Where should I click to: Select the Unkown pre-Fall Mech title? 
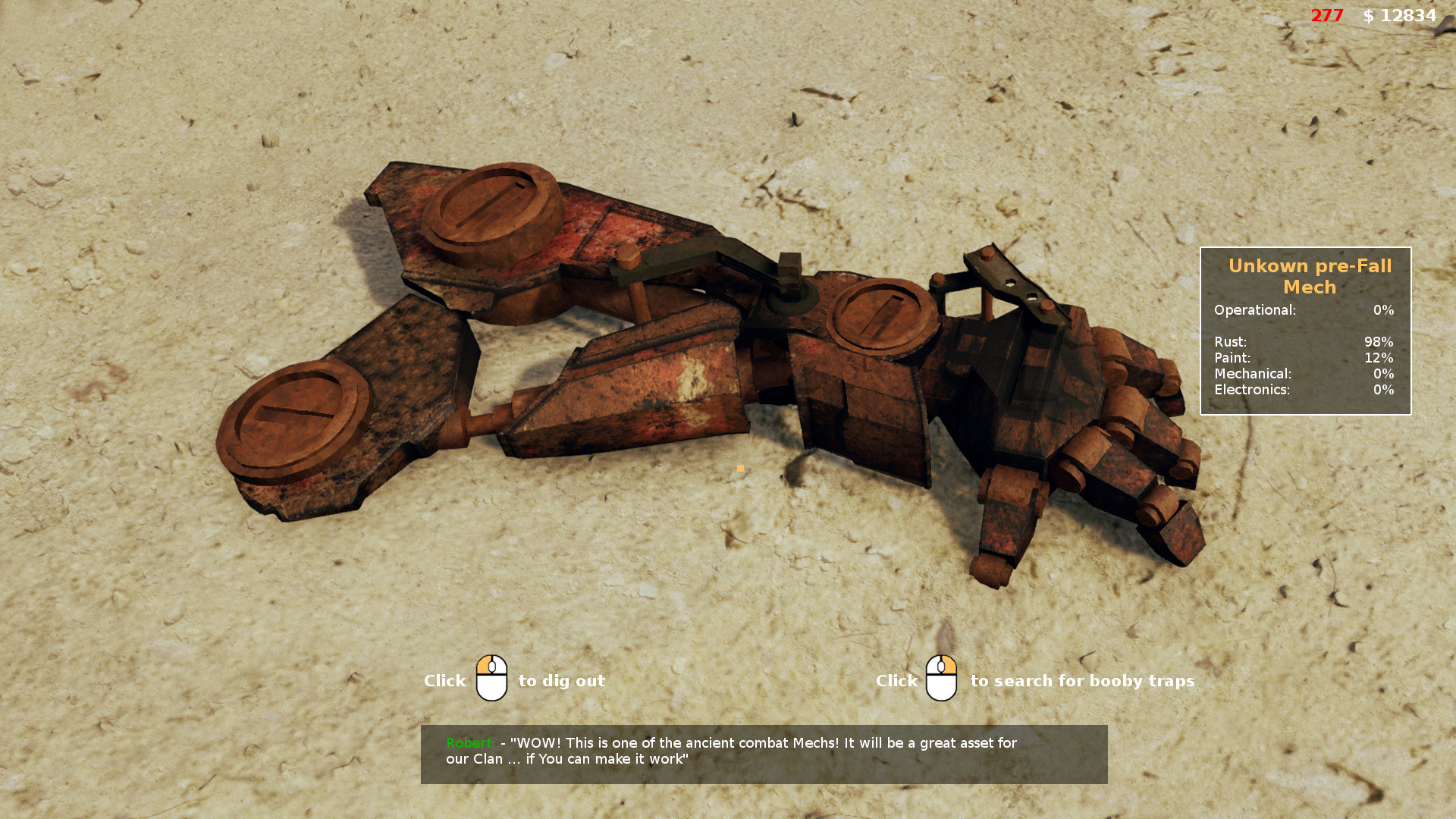coord(1310,276)
